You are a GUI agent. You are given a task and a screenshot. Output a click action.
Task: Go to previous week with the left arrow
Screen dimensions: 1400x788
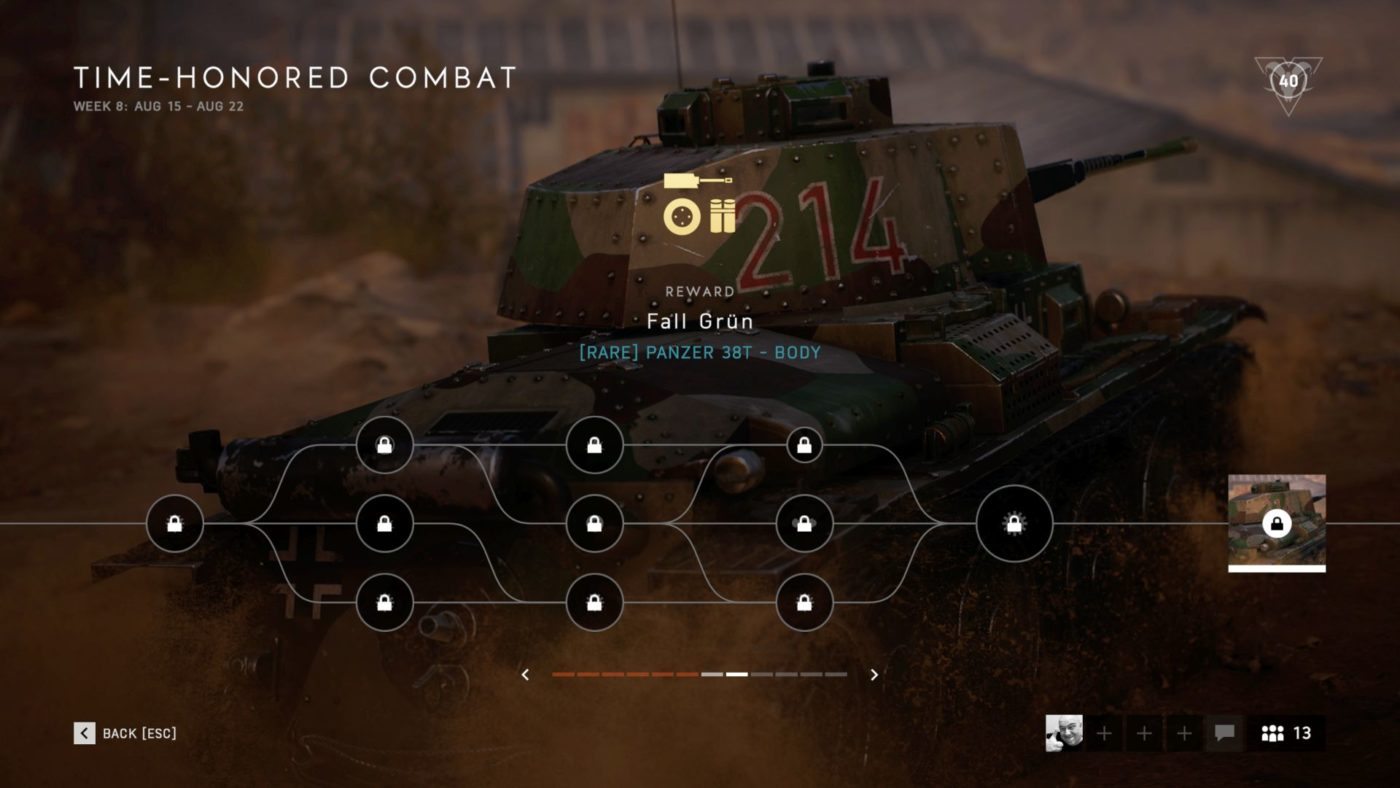[x=525, y=674]
